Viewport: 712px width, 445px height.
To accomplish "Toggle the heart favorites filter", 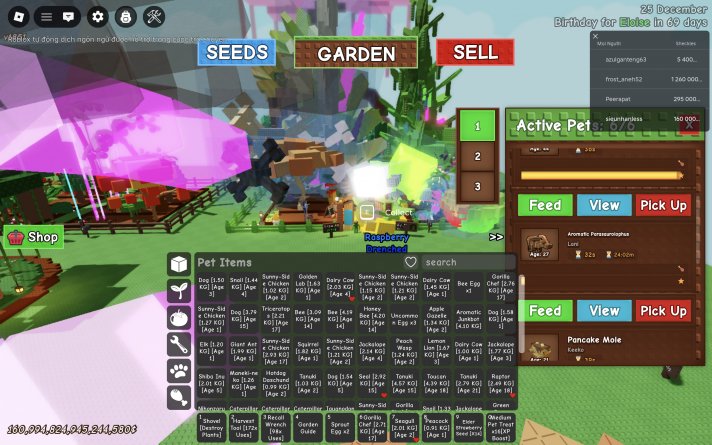I will (x=410, y=262).
